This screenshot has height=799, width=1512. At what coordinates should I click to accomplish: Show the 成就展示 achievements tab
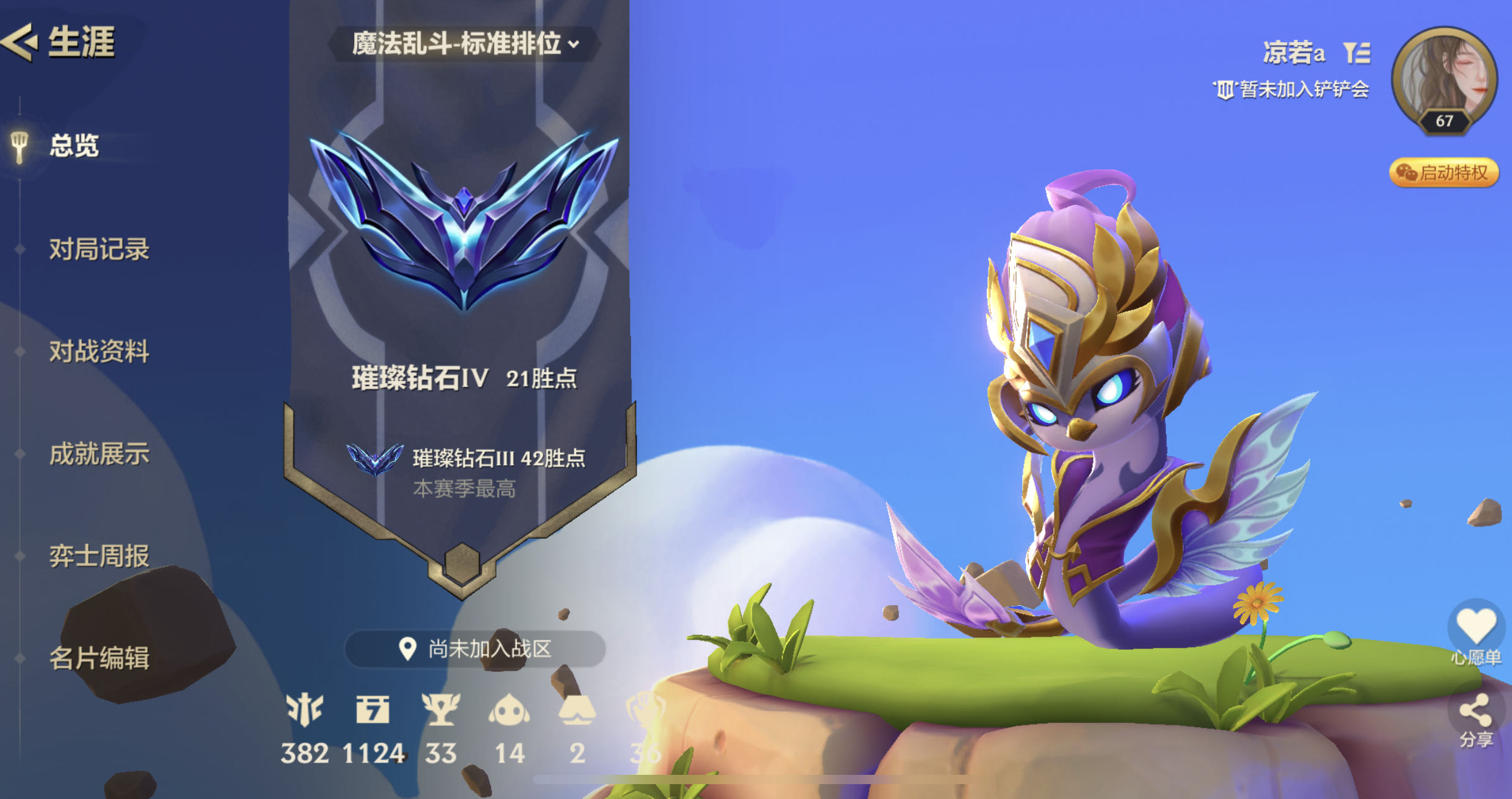pyautogui.click(x=99, y=453)
